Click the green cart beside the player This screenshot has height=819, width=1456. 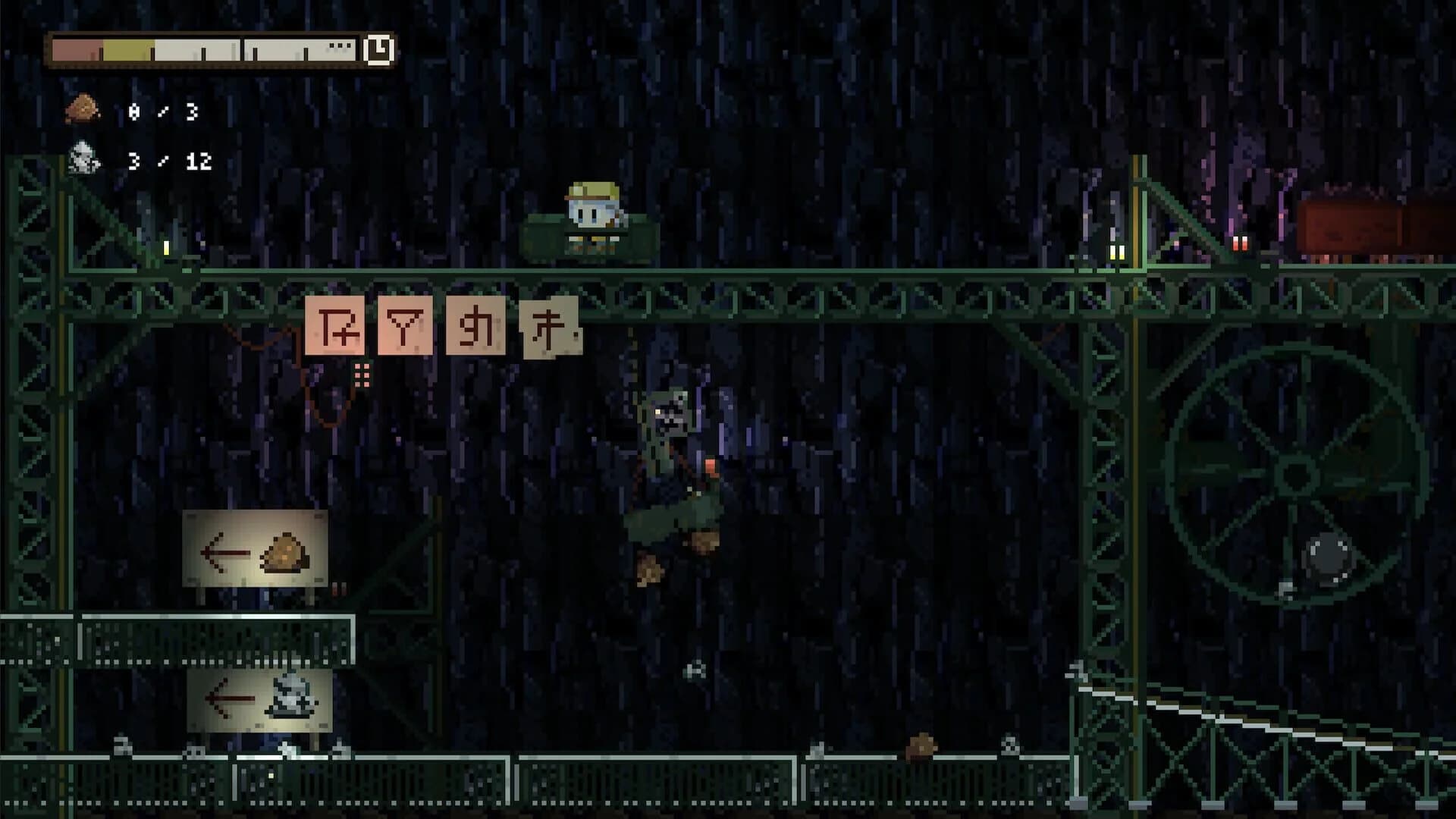click(x=546, y=239)
